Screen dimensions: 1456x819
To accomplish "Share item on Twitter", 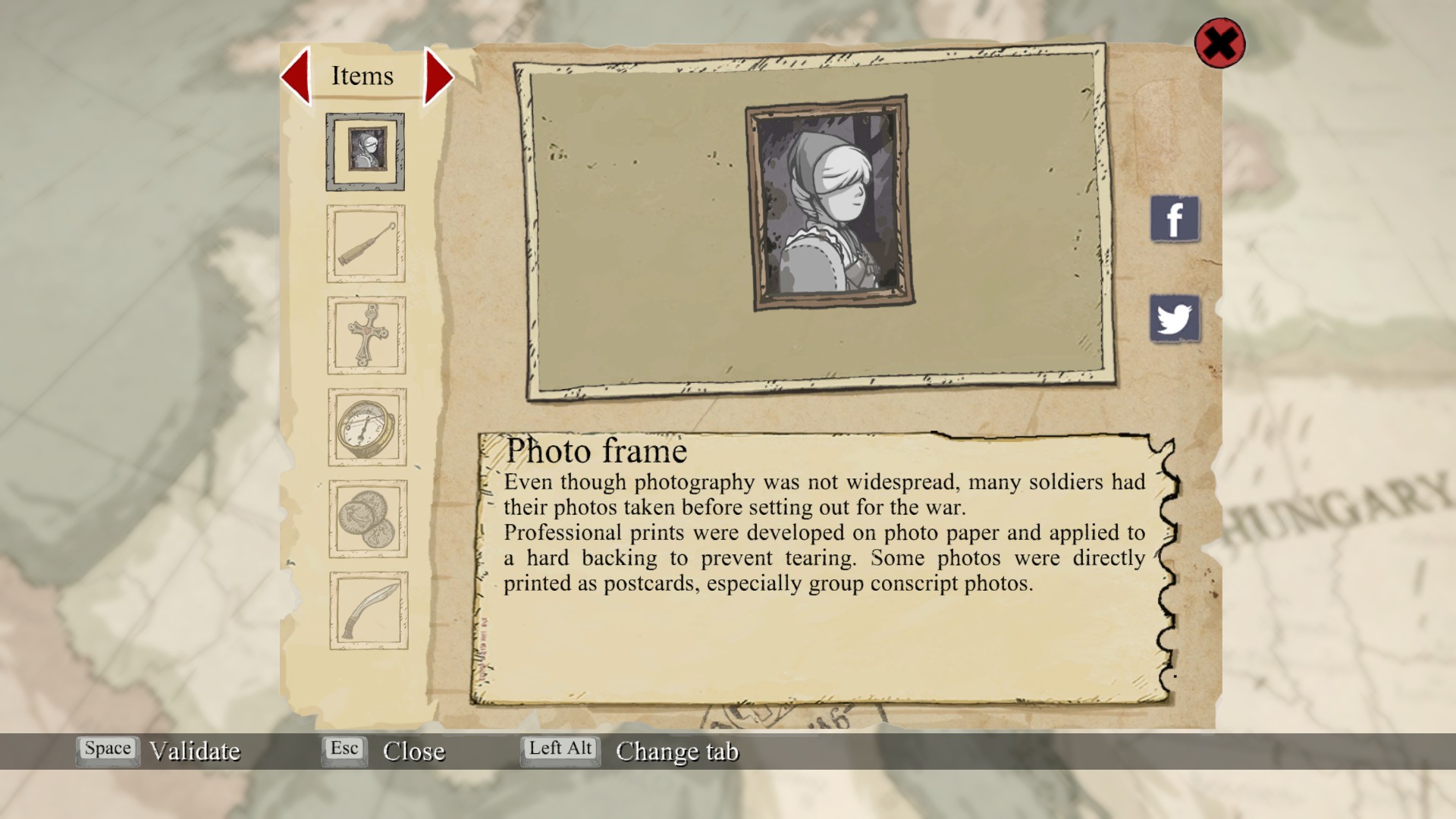I will 1175,318.
